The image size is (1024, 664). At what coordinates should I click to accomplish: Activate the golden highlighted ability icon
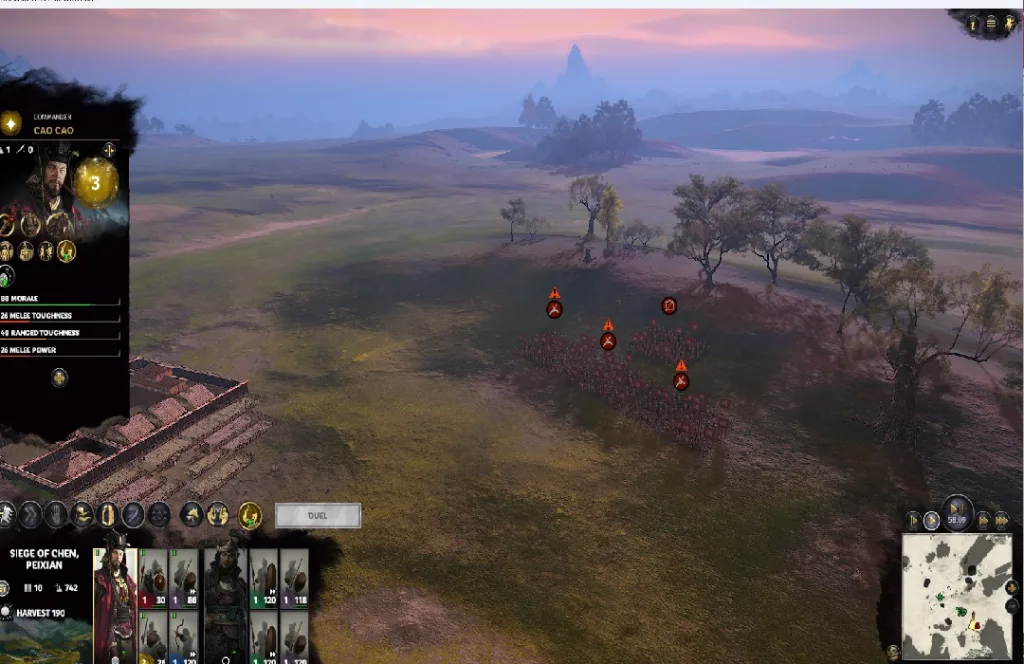click(250, 515)
